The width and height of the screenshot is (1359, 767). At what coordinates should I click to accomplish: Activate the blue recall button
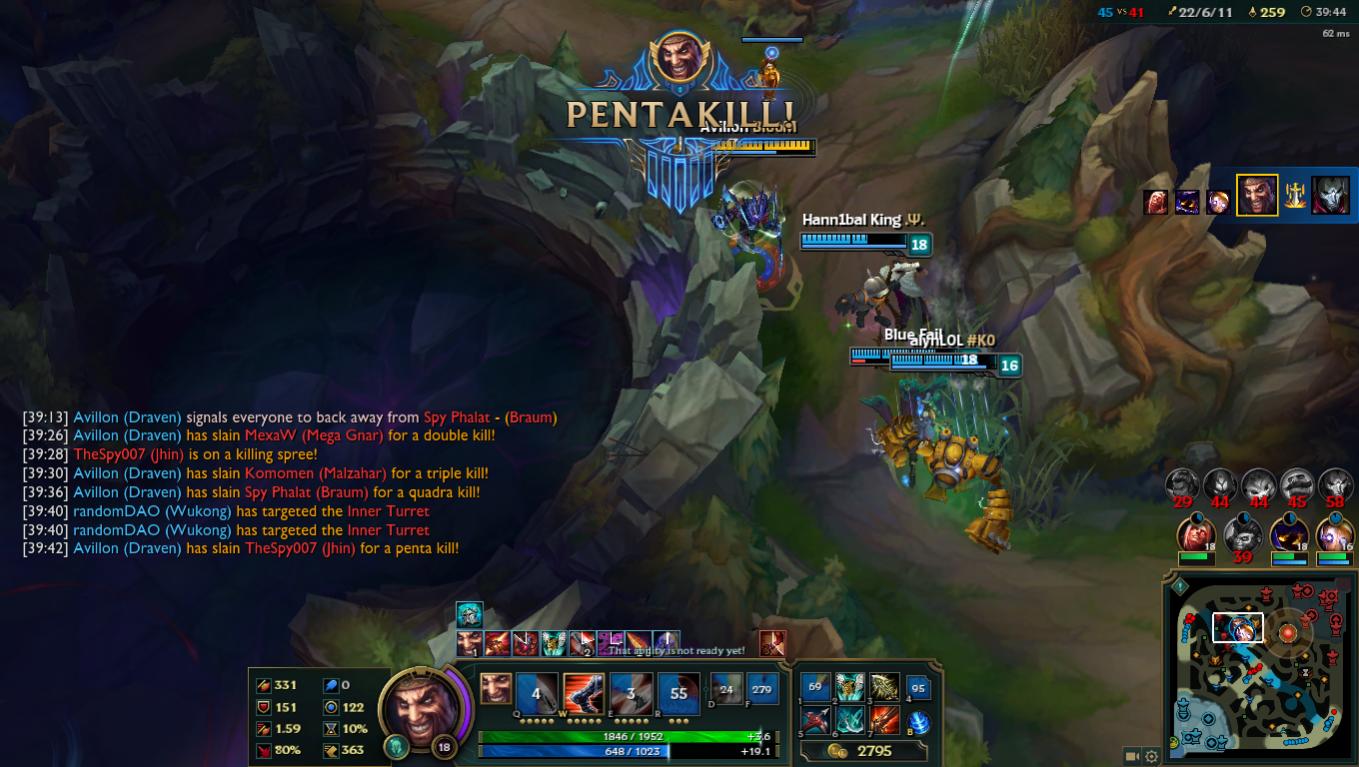[919, 721]
